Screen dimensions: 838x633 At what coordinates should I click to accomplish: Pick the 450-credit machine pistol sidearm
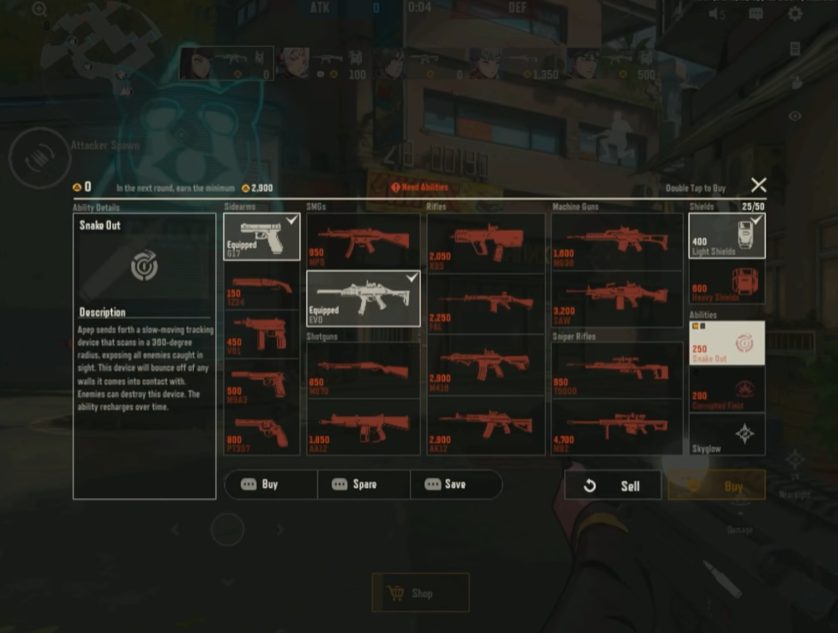click(261, 332)
